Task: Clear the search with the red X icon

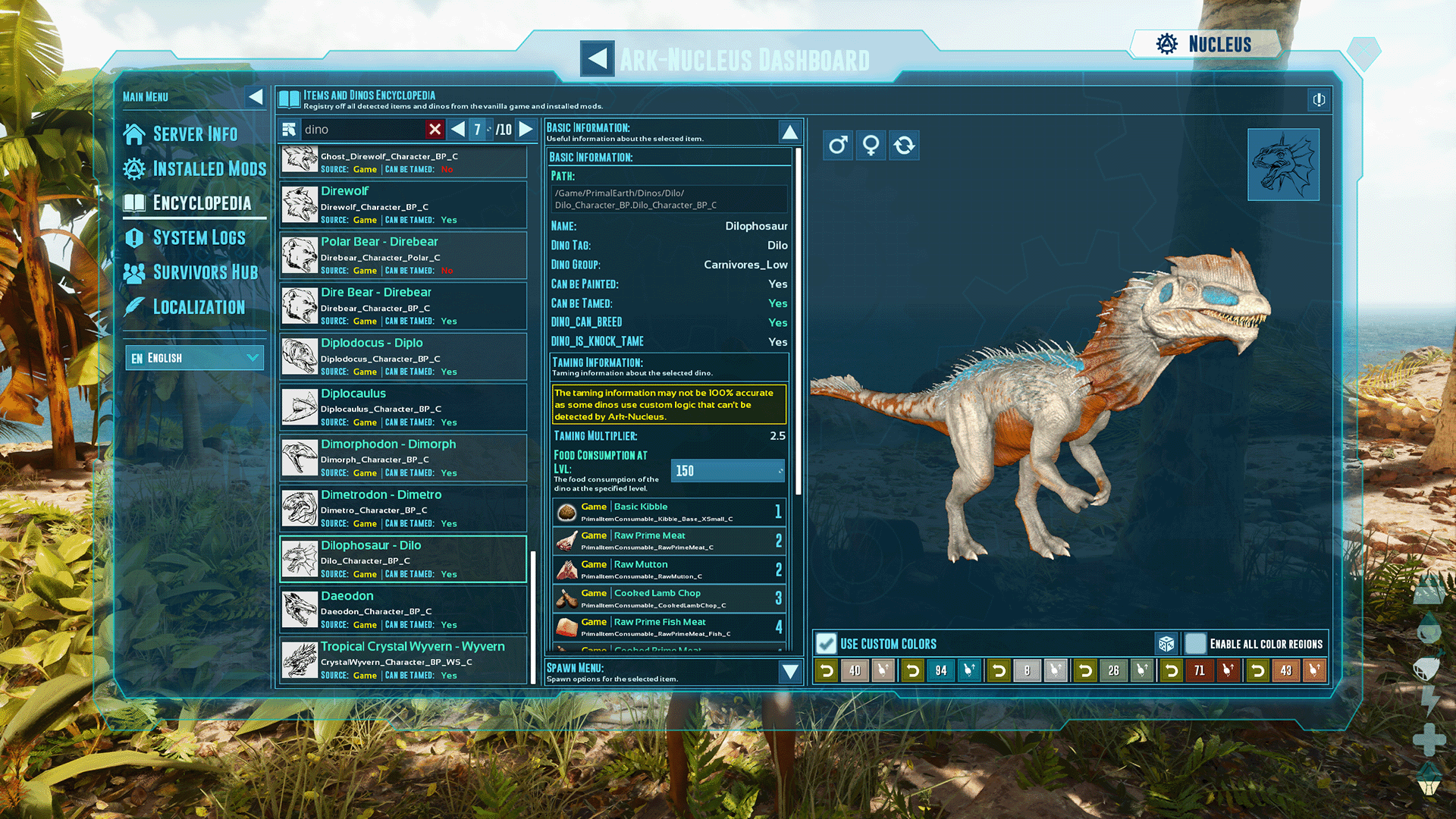Action: [435, 129]
